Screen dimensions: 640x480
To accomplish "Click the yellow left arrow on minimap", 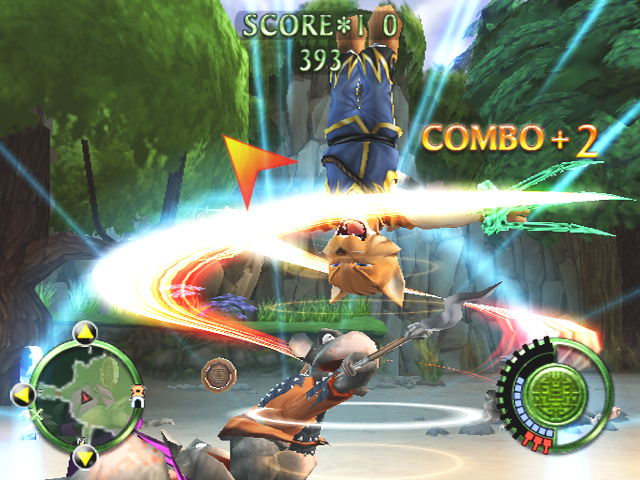I will pos(22,394).
